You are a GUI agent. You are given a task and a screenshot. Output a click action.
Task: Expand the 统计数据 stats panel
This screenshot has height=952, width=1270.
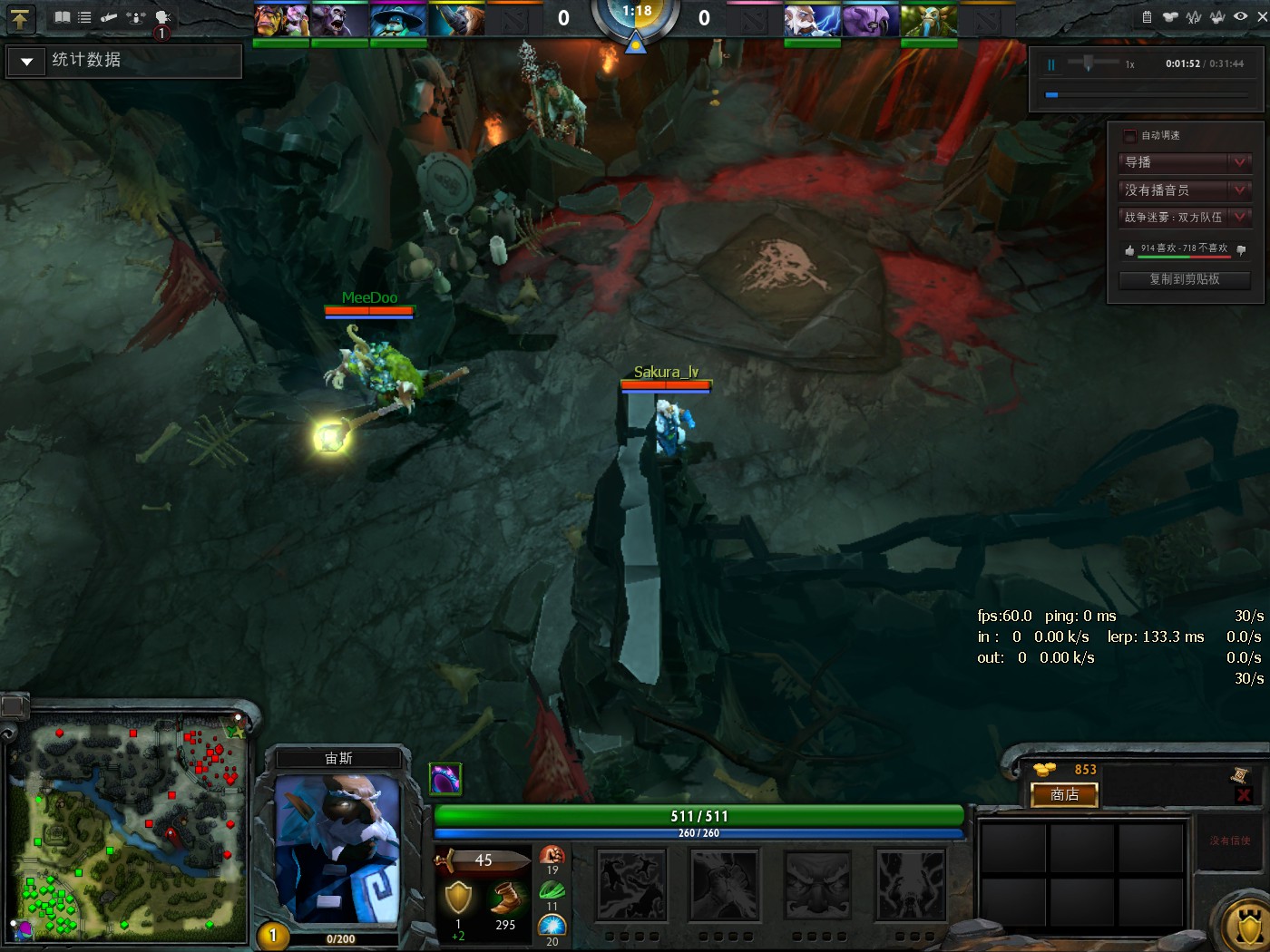coord(26,61)
